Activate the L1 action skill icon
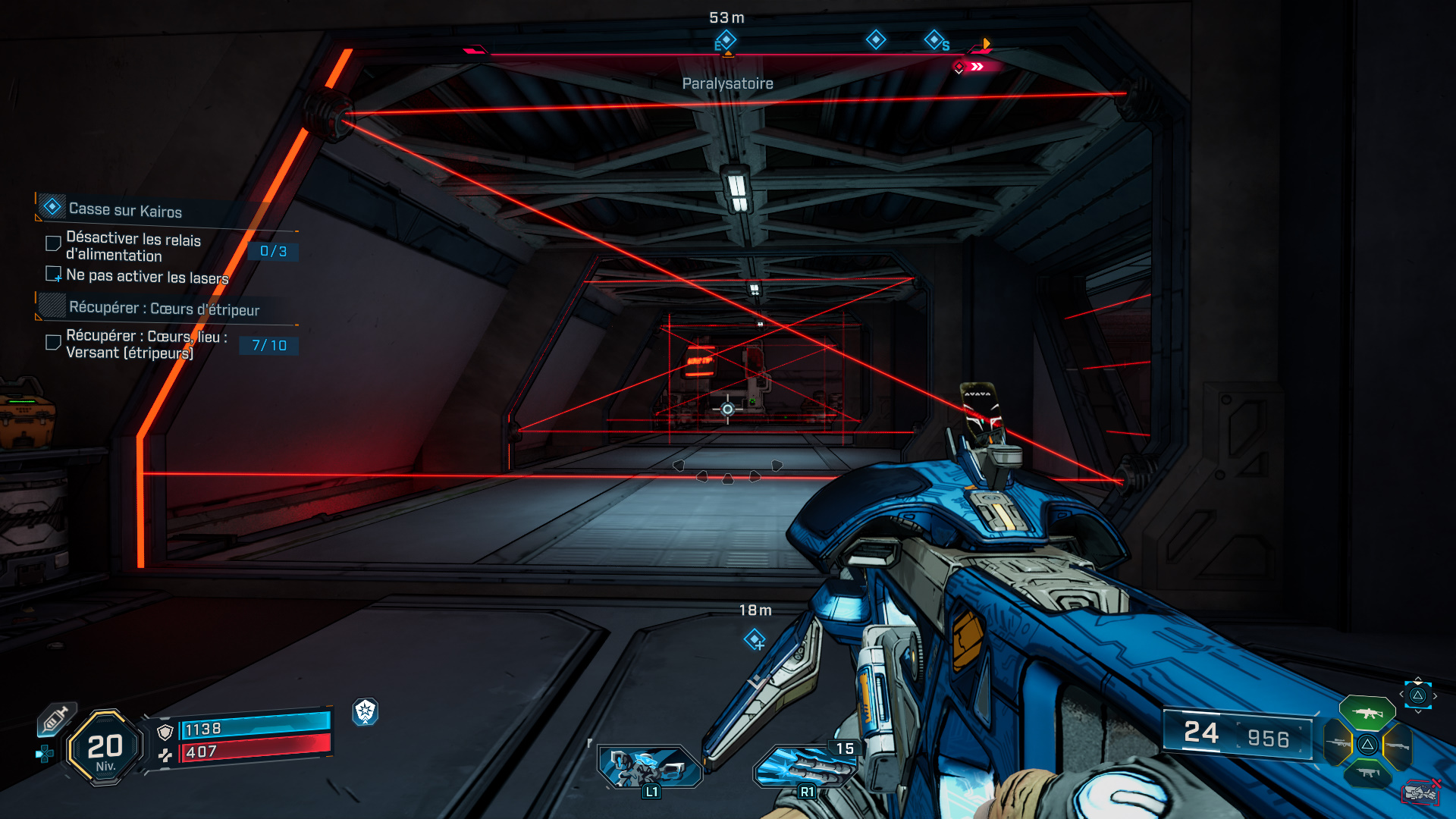The width and height of the screenshot is (1456, 819). click(x=648, y=767)
